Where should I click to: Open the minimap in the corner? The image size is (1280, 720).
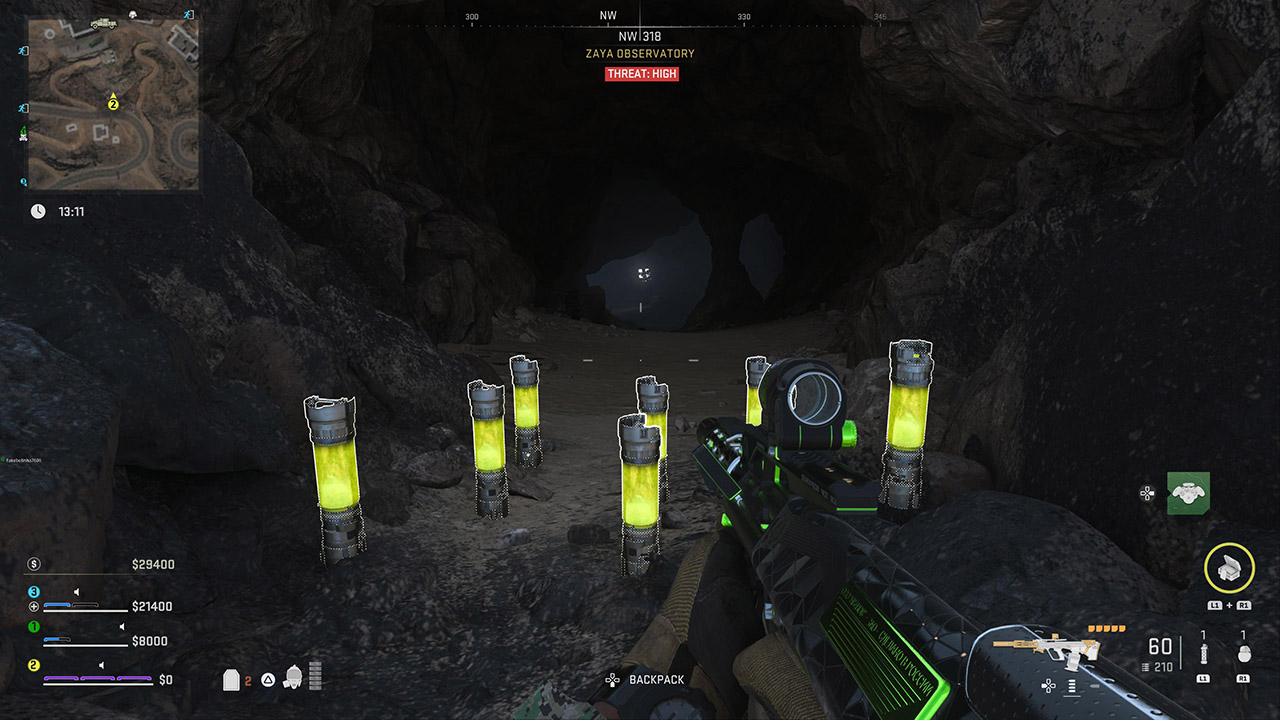click(x=113, y=103)
